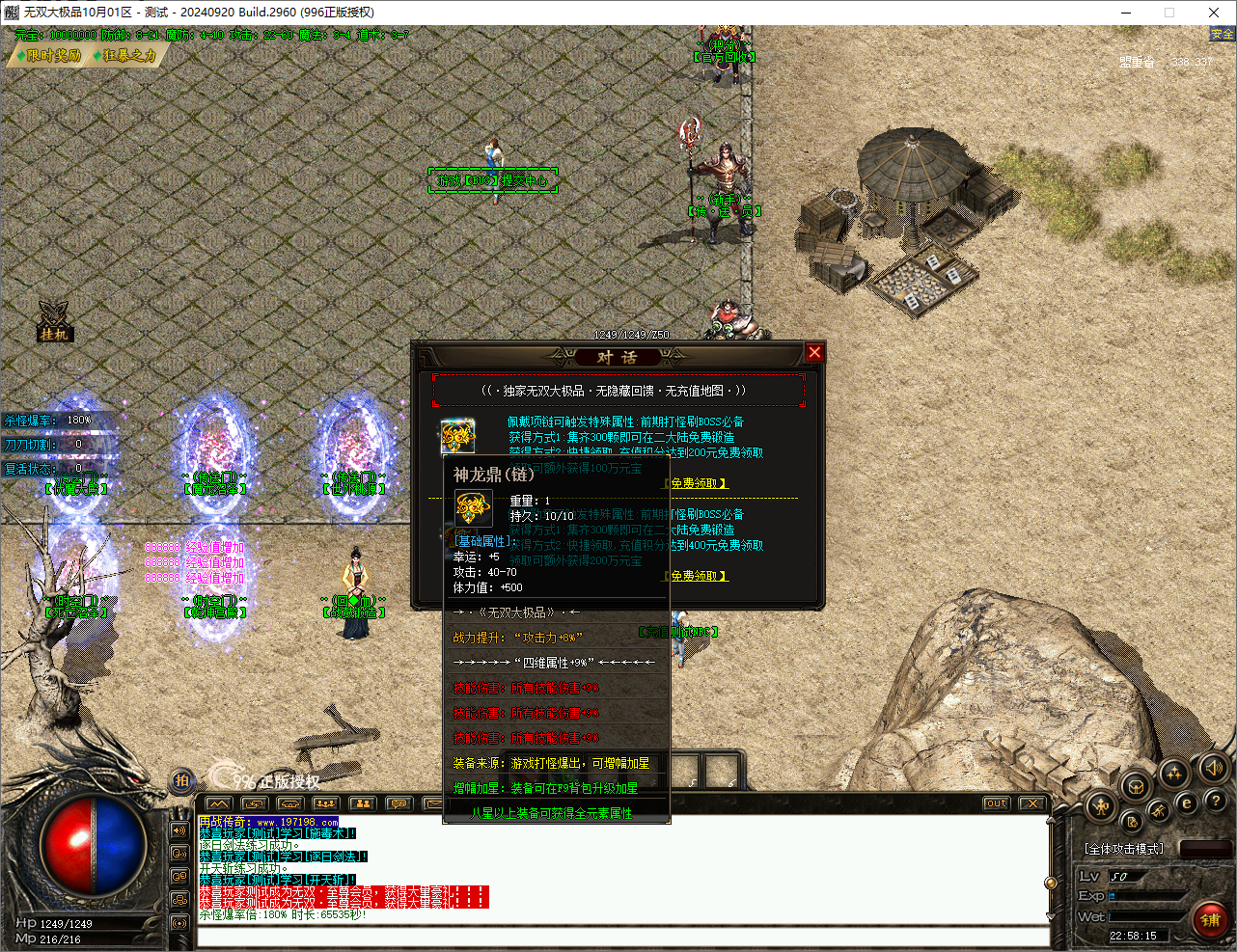The width and height of the screenshot is (1237, 952).
Task: Click the 'e' circular icon near the minimap
Action: point(1187,802)
